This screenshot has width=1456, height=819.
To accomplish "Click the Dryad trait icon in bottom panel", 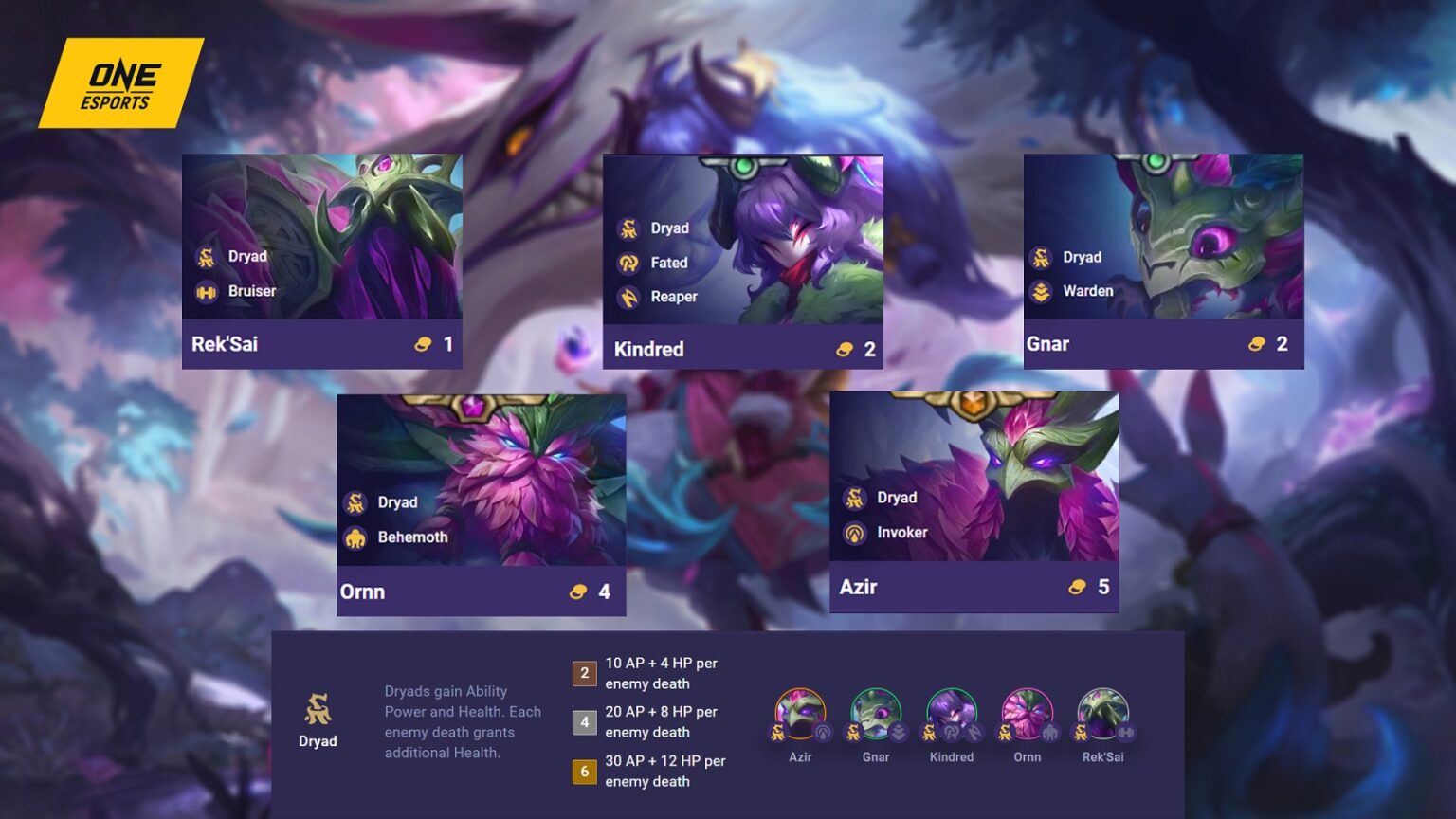I will click(x=318, y=709).
